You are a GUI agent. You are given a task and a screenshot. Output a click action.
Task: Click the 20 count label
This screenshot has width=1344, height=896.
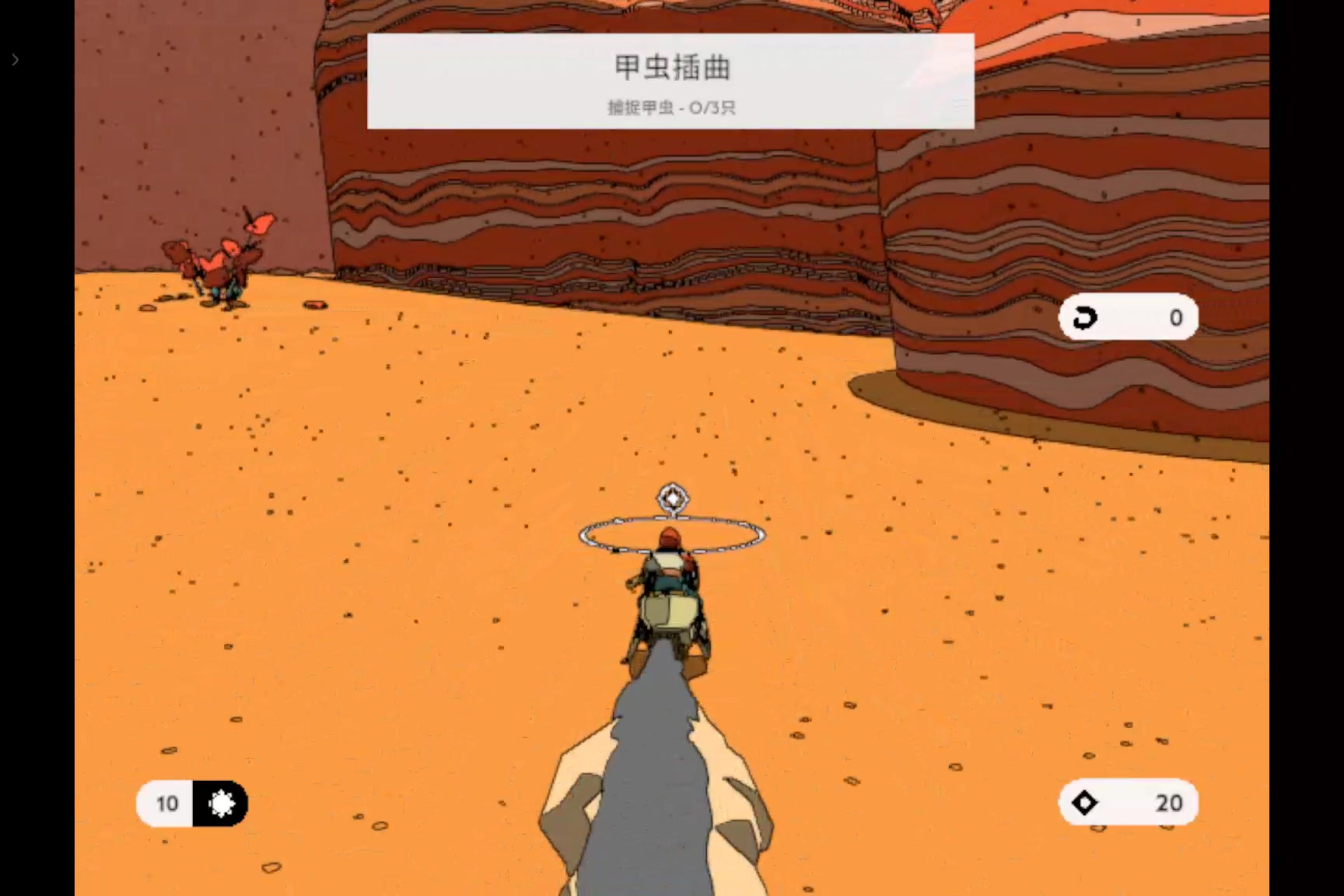tap(1170, 802)
